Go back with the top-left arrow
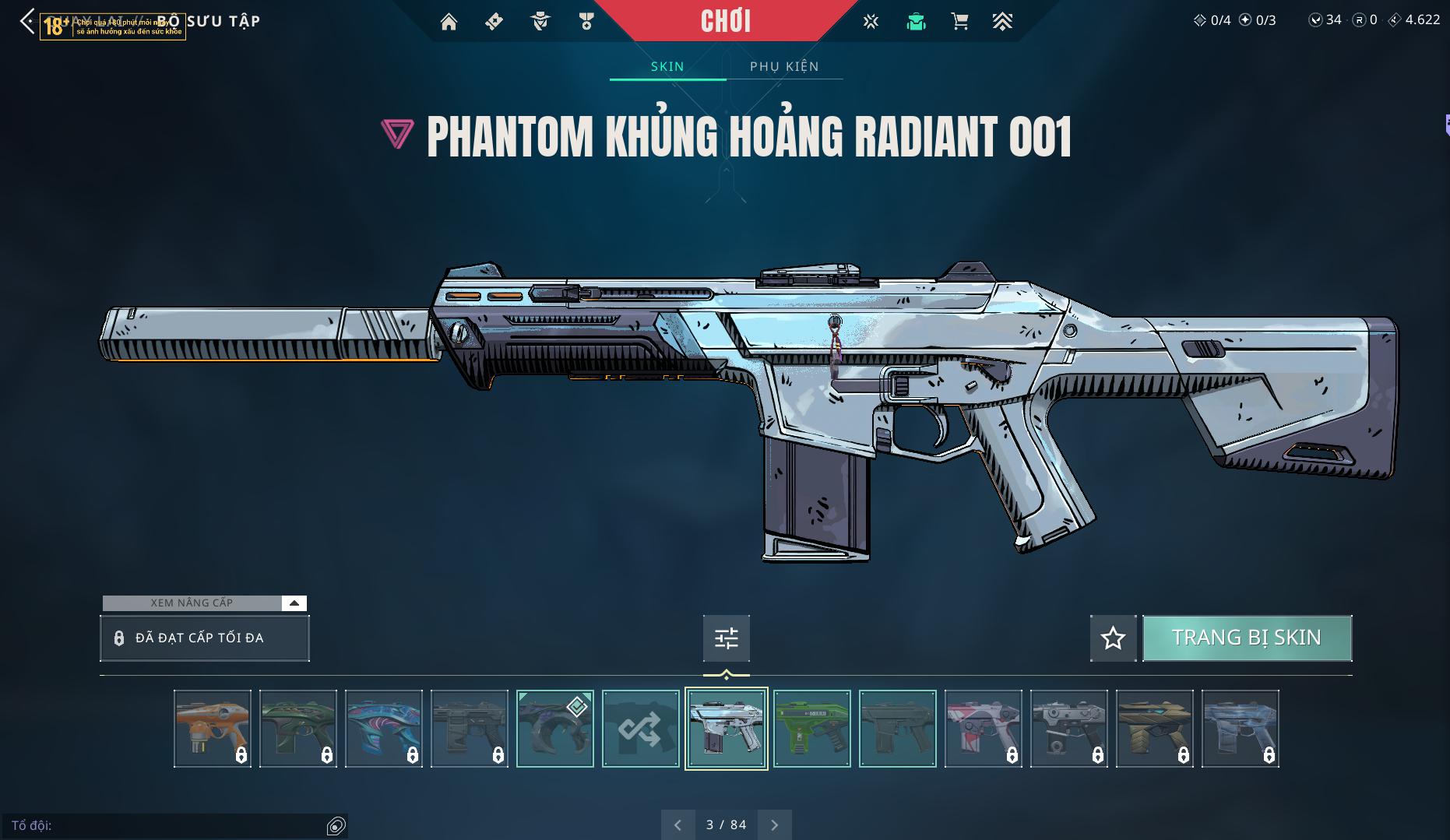The width and height of the screenshot is (1450, 840). tap(27, 22)
